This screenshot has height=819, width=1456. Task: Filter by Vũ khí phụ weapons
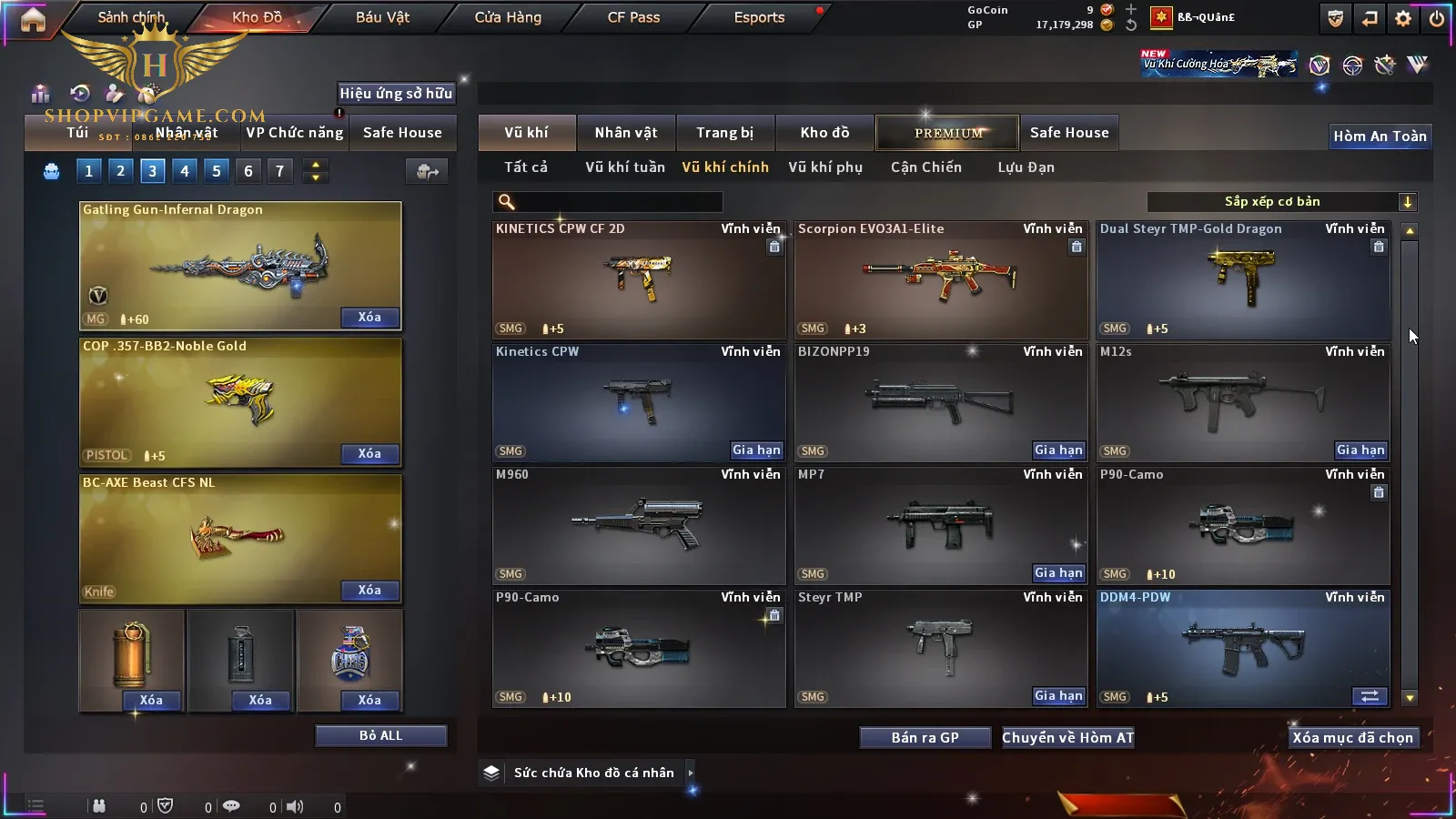824,167
